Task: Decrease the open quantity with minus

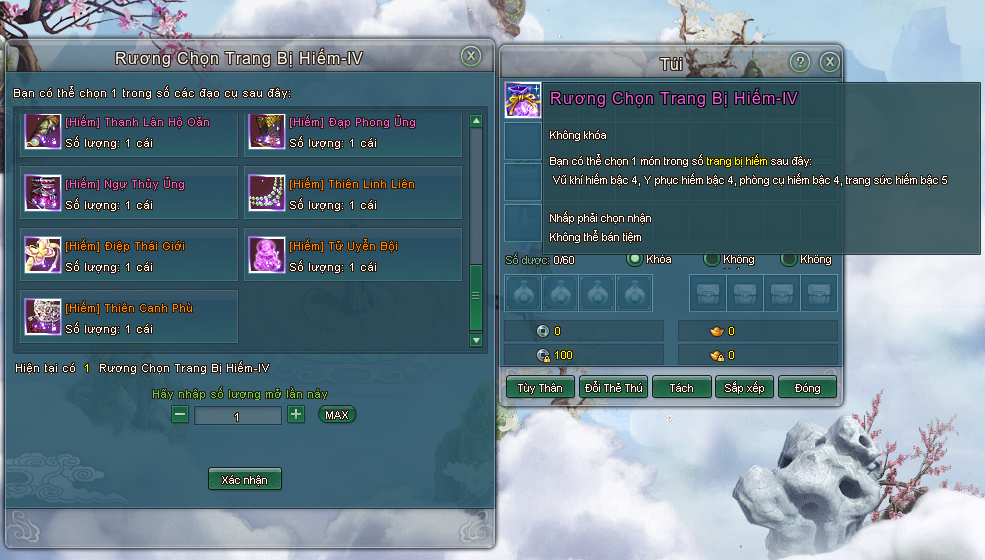Action: click(x=180, y=414)
